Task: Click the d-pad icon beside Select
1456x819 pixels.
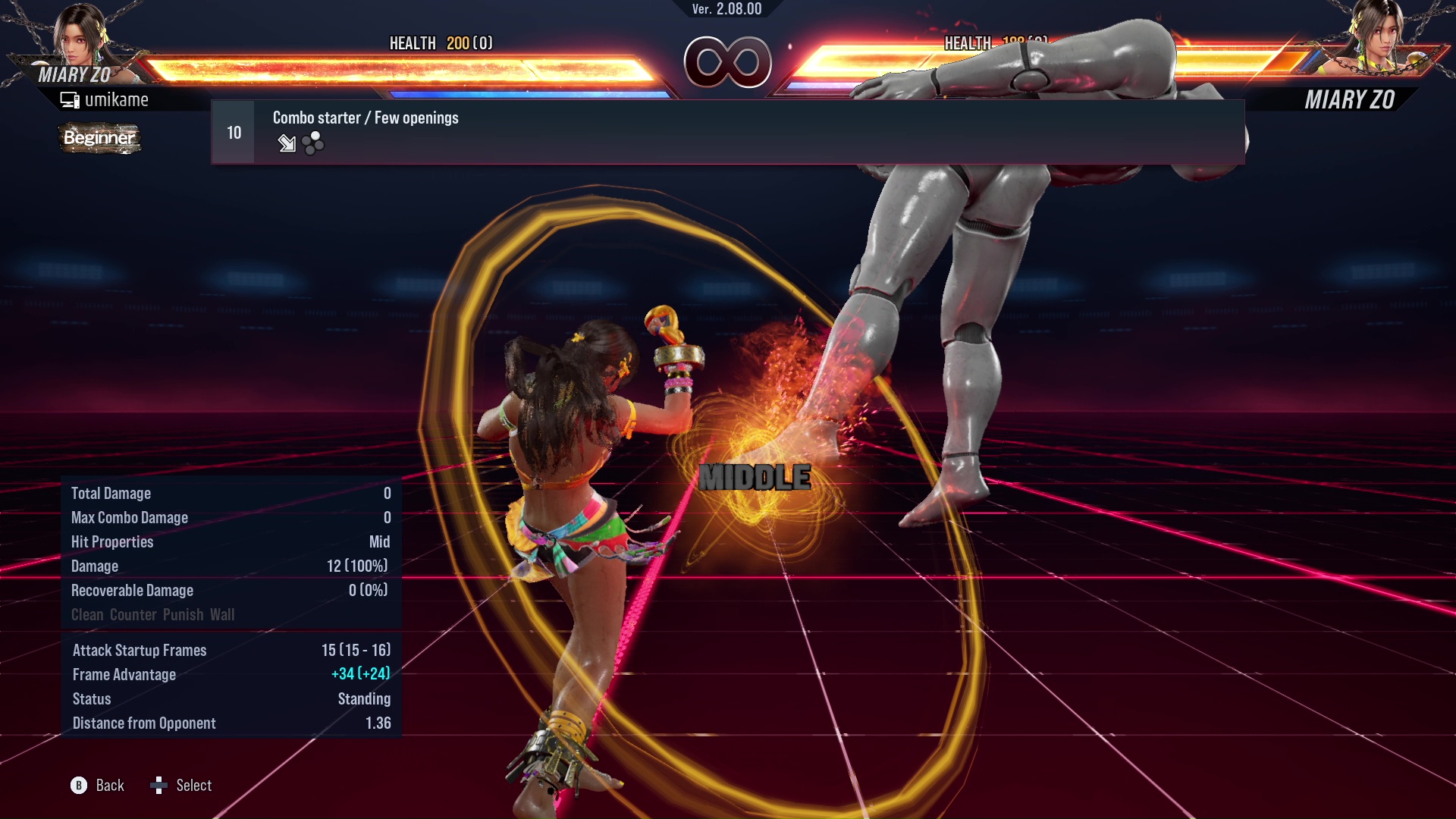Action: coord(160,786)
